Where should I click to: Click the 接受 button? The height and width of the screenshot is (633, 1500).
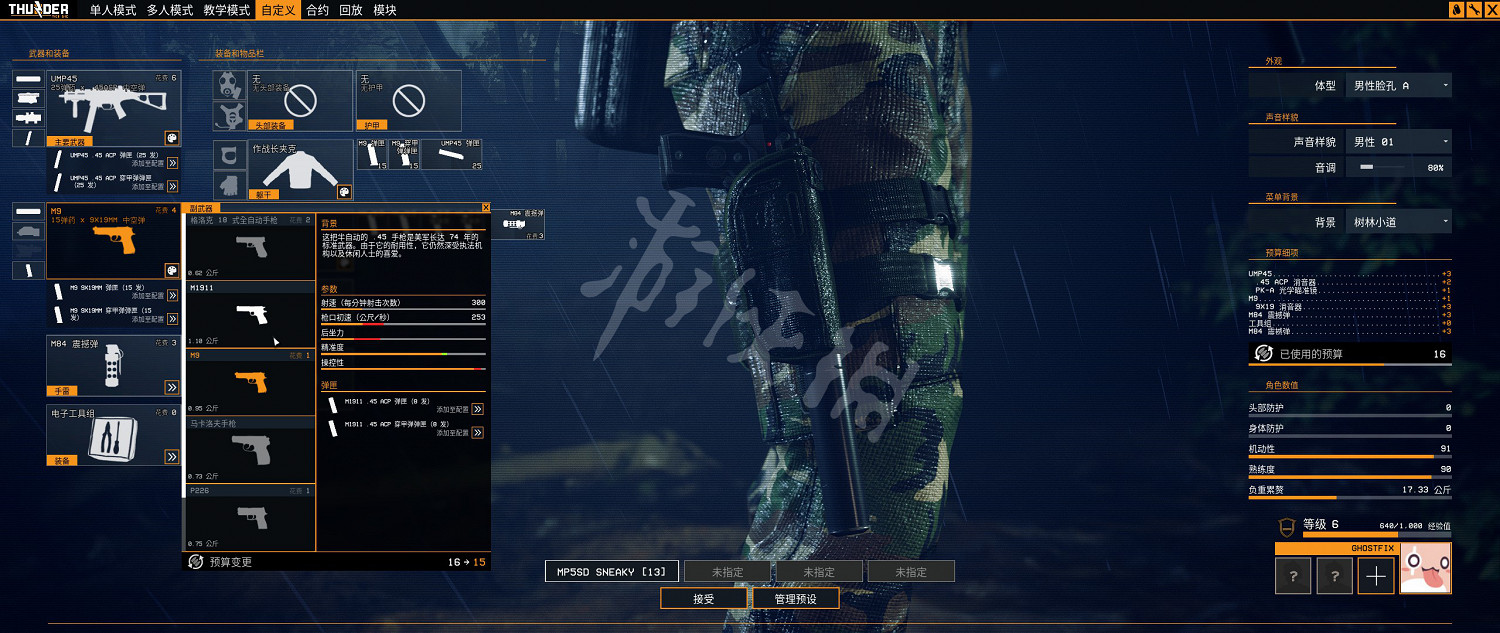(703, 599)
